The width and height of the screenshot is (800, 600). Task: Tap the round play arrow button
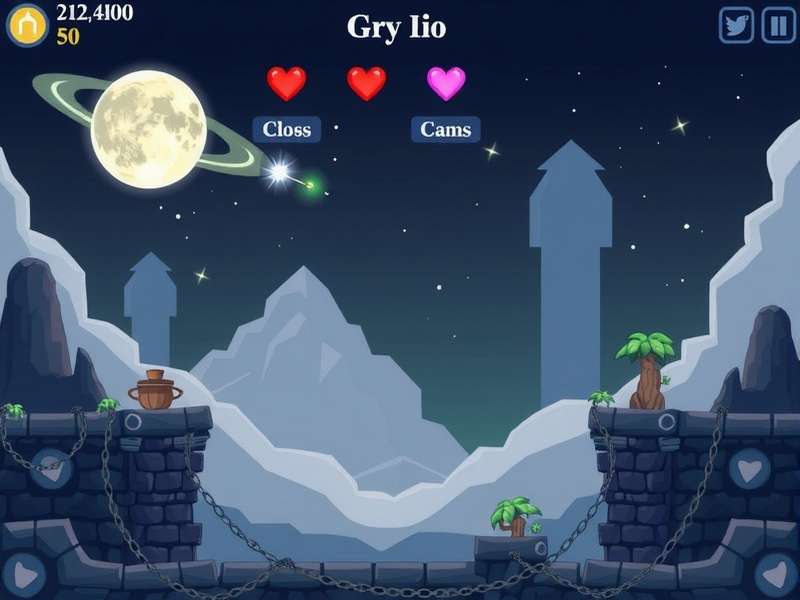[24, 575]
